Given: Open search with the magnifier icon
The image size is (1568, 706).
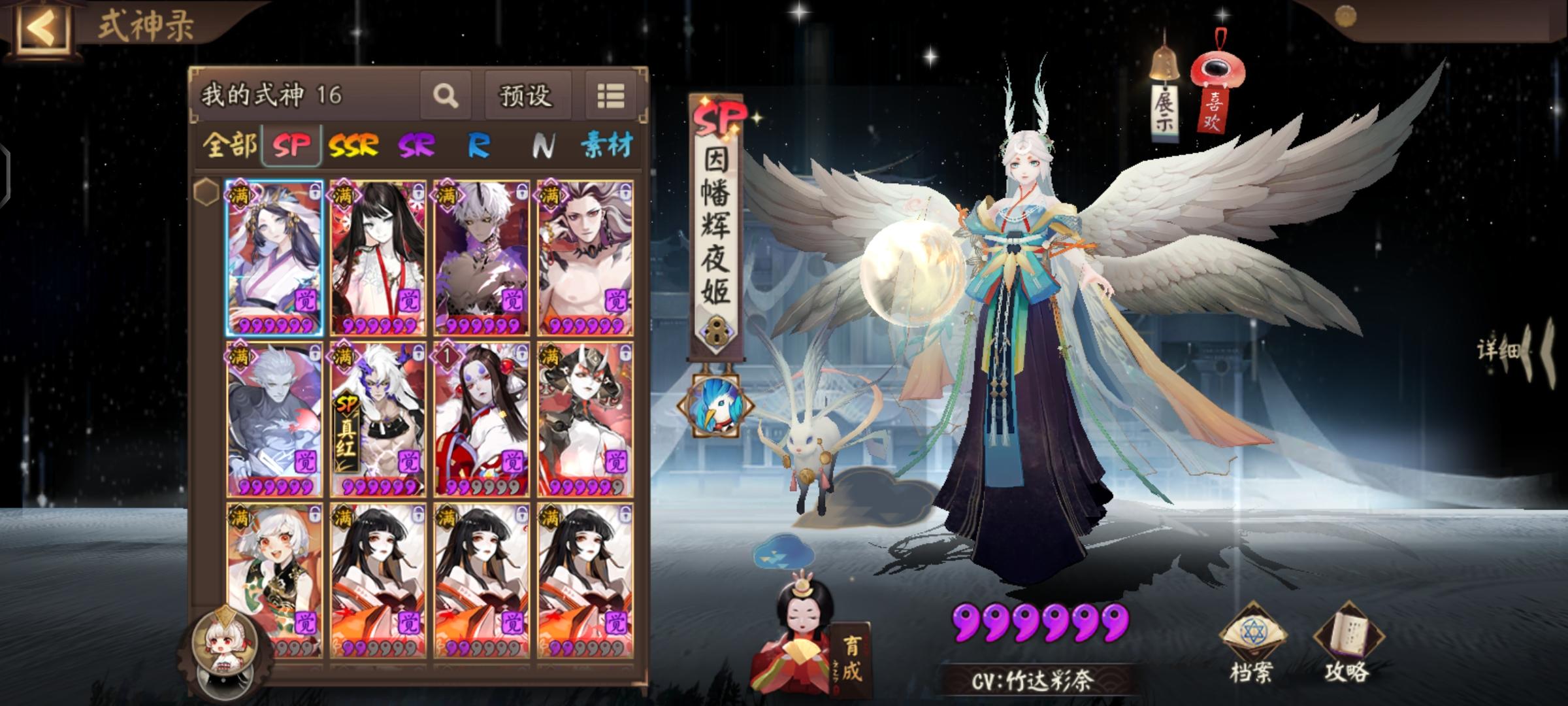Looking at the screenshot, I should 445,96.
